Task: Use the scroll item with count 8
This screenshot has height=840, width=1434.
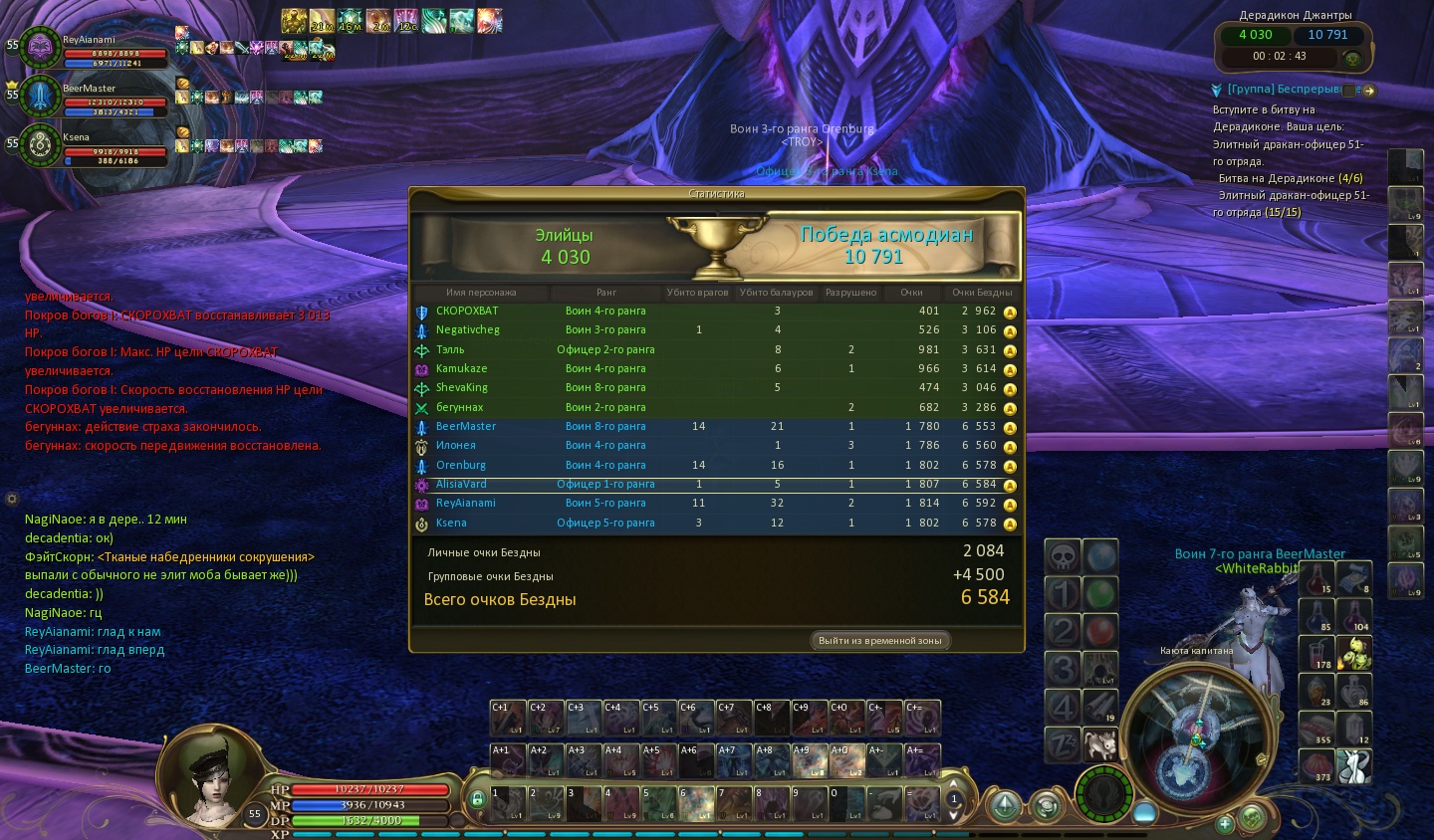Action: click(1353, 578)
